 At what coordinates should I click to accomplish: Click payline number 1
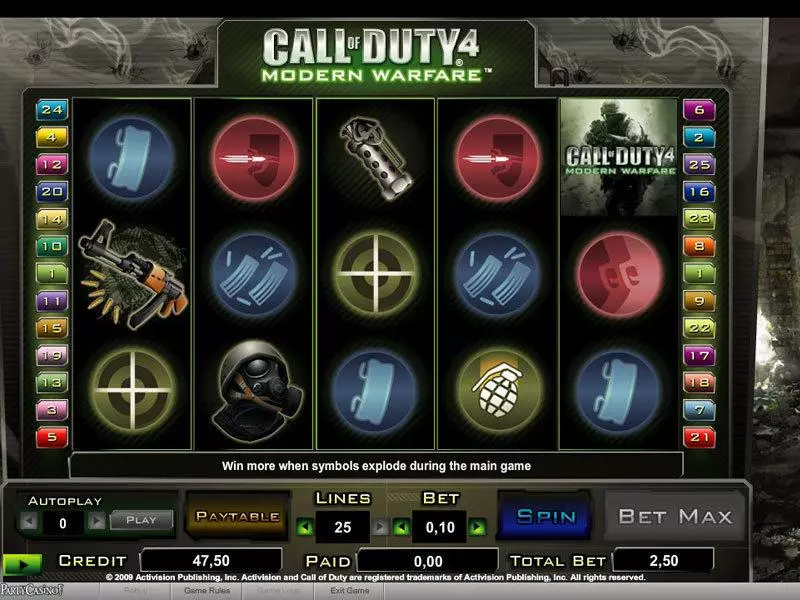pos(50,273)
